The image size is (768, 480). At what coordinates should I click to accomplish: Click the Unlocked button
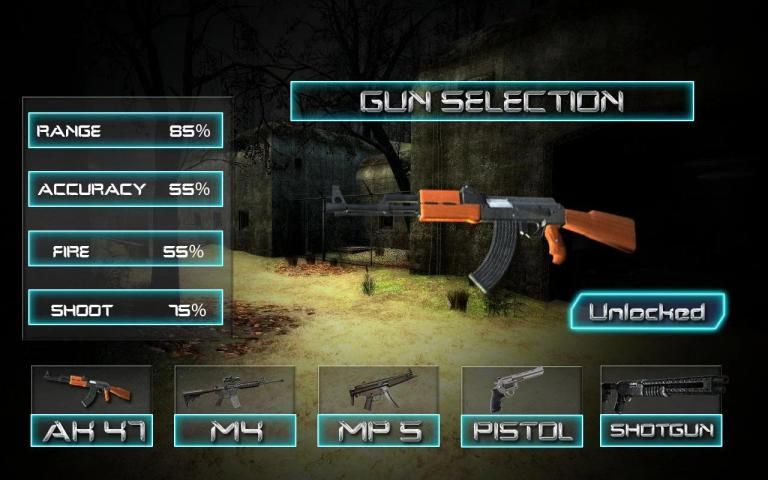coord(647,312)
